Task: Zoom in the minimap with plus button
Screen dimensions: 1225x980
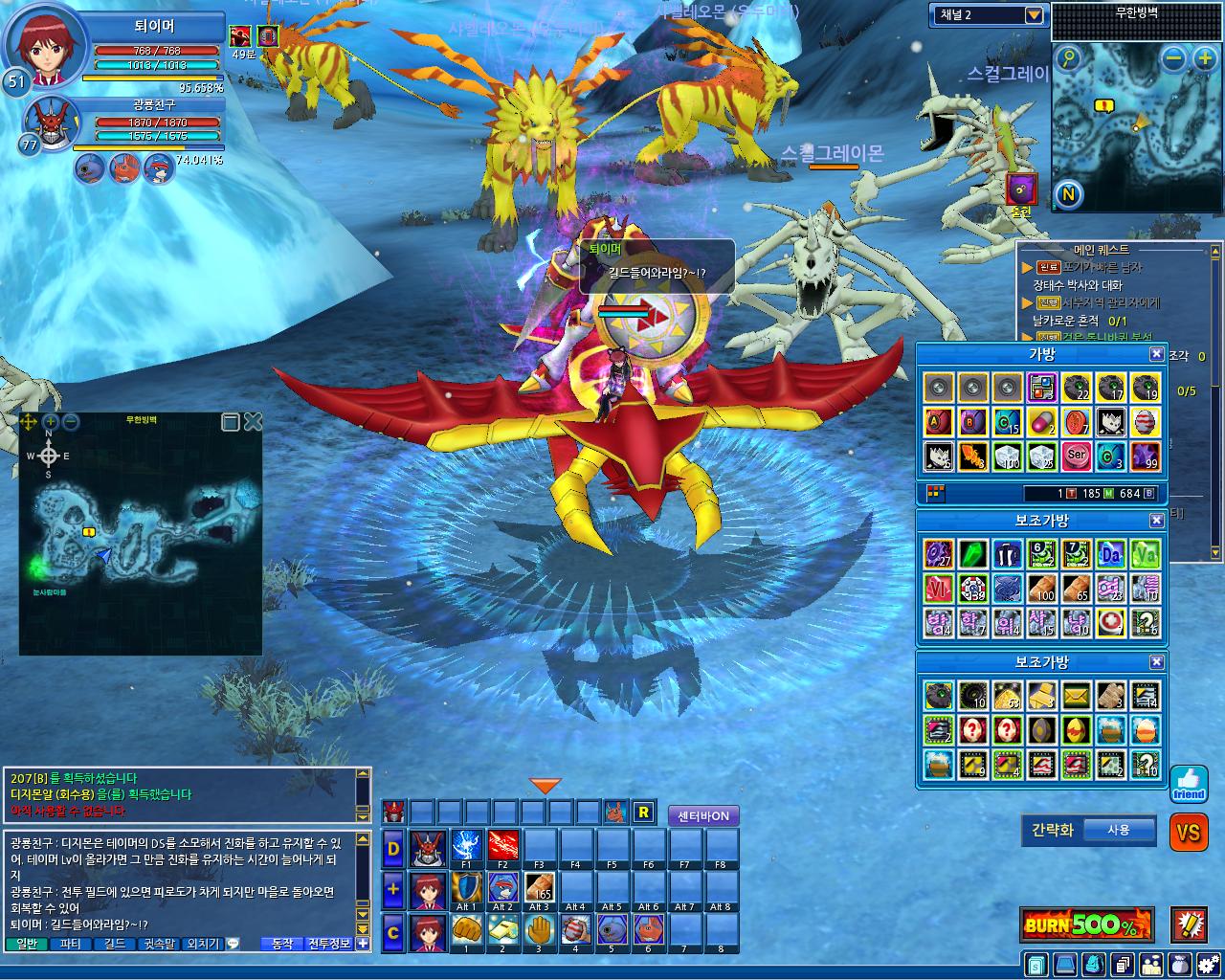Action: click(1204, 59)
